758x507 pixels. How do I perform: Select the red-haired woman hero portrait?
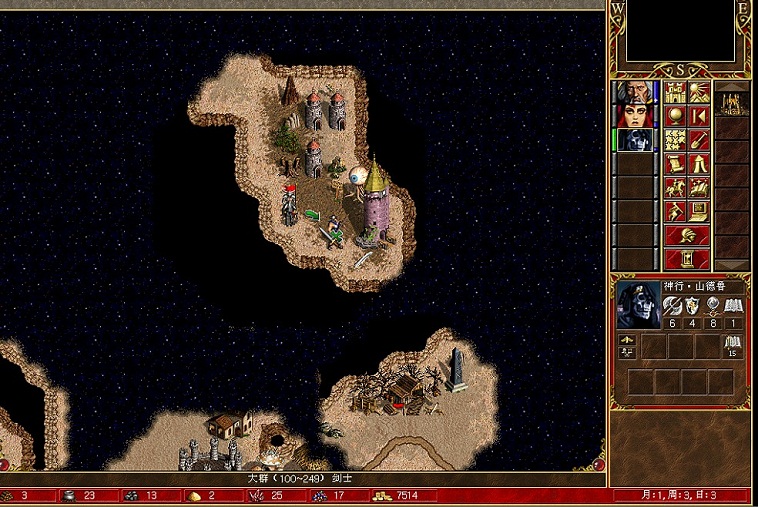click(x=636, y=116)
